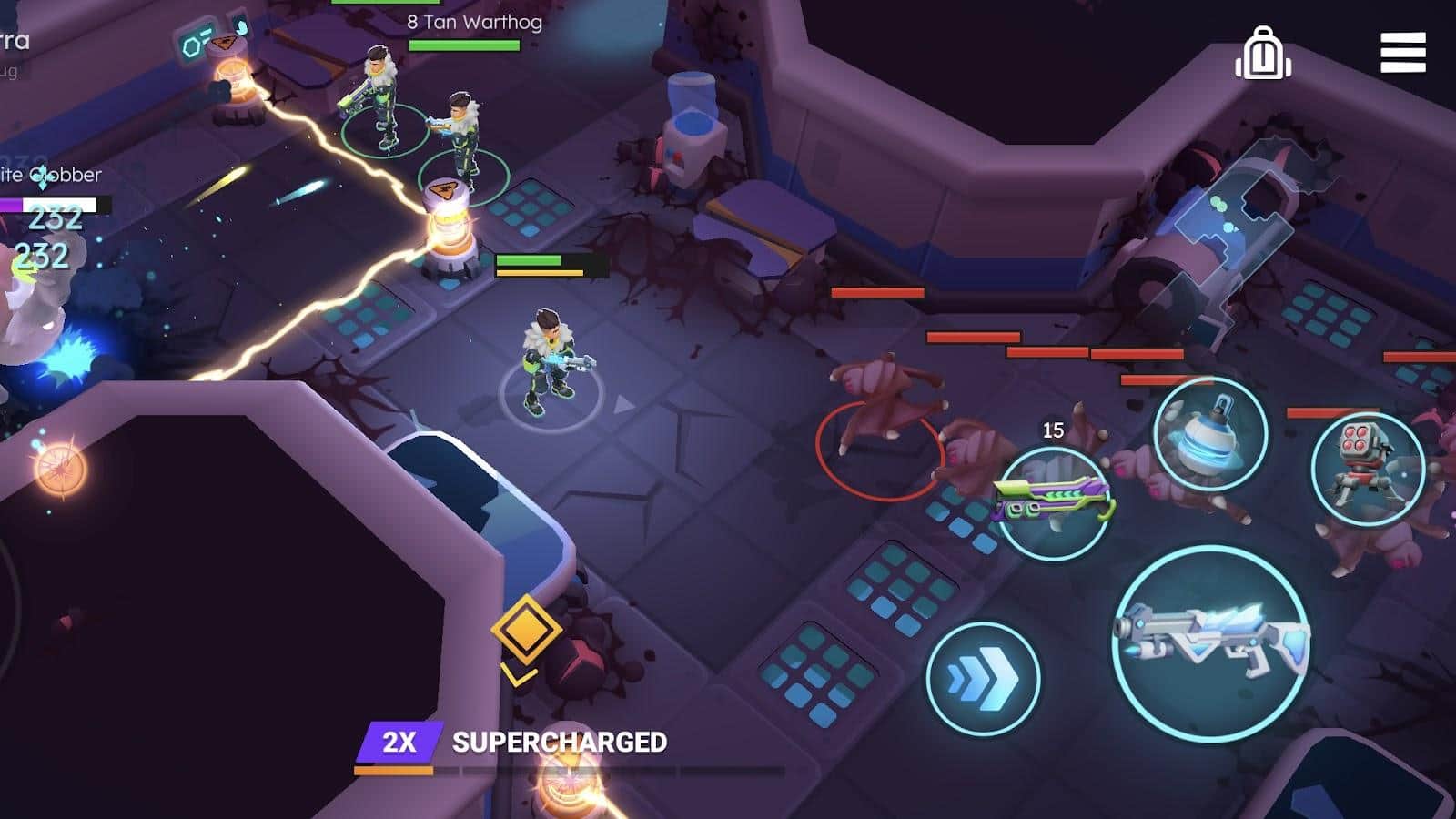1456x819 pixels.
Task: Open the hamburger menu
Action: pyautogui.click(x=1402, y=53)
